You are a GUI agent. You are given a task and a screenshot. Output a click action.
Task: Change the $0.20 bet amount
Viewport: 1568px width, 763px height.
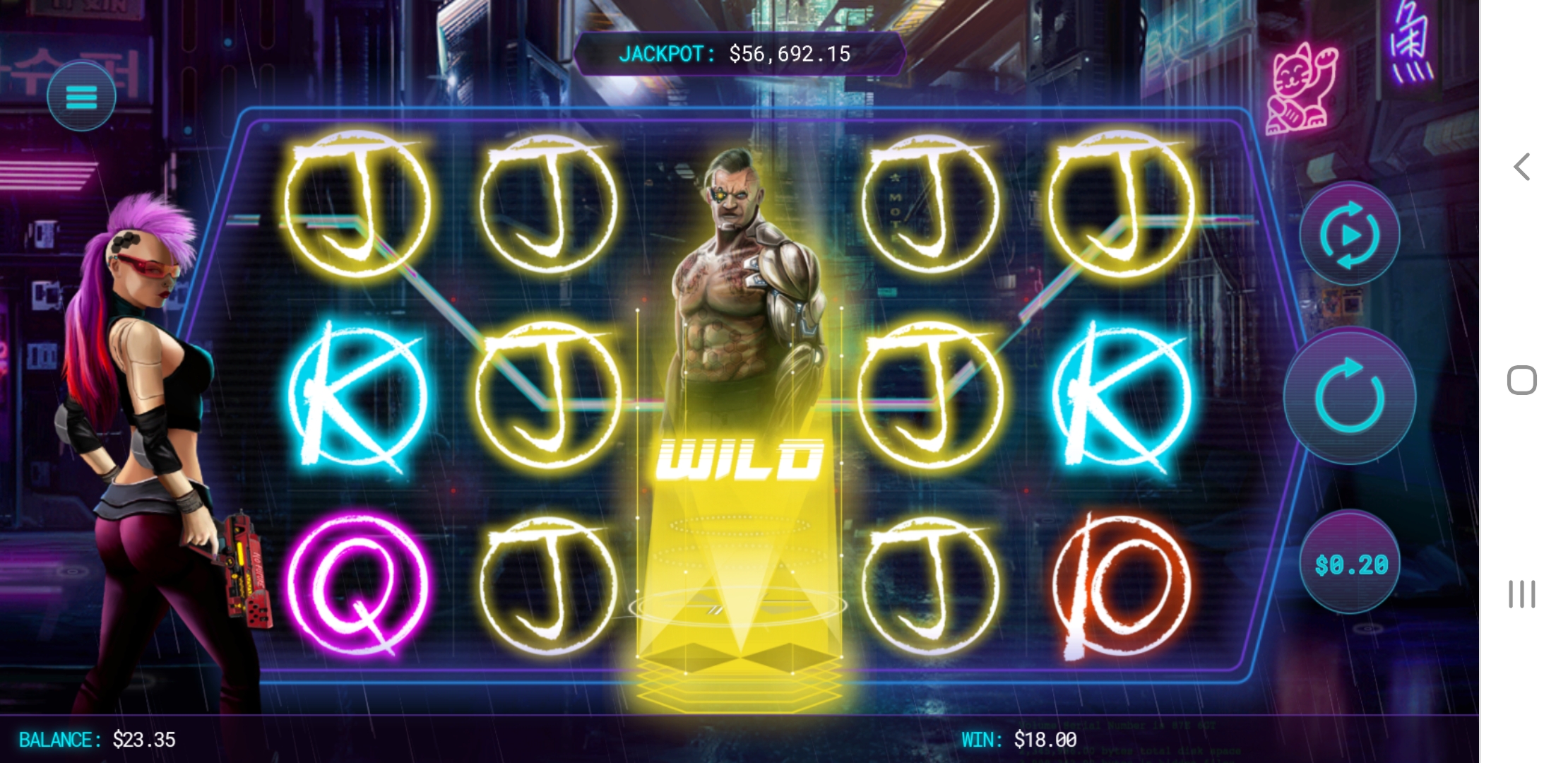point(1350,564)
